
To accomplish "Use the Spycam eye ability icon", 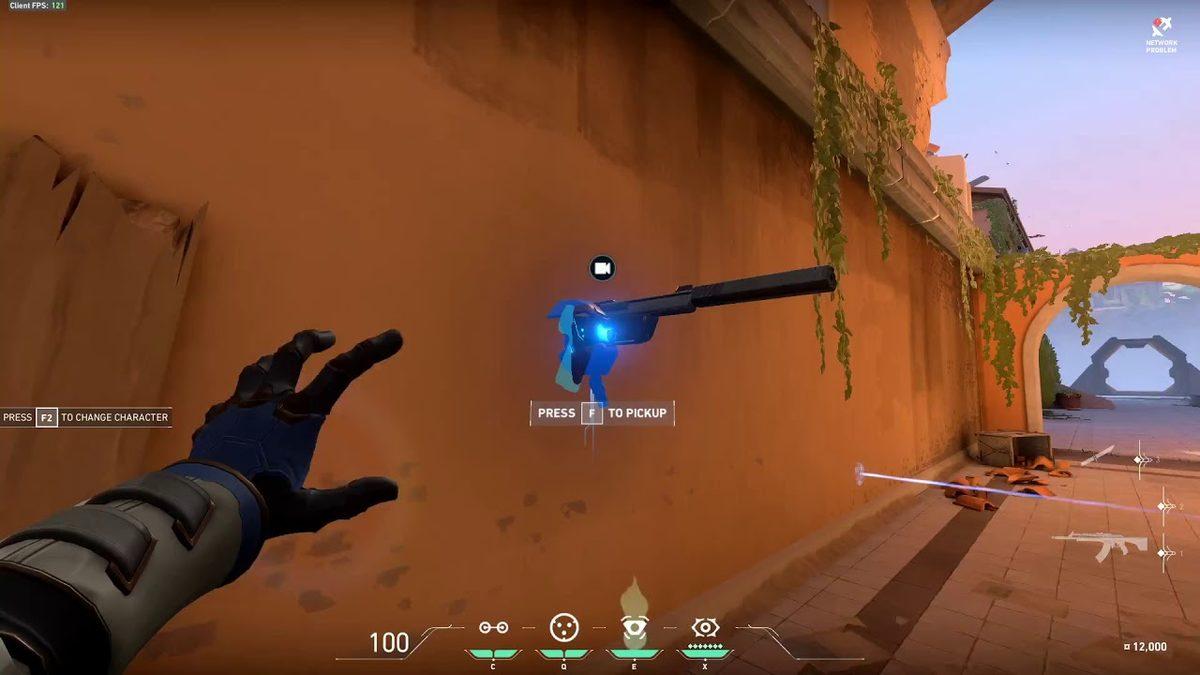I will click(634, 628).
